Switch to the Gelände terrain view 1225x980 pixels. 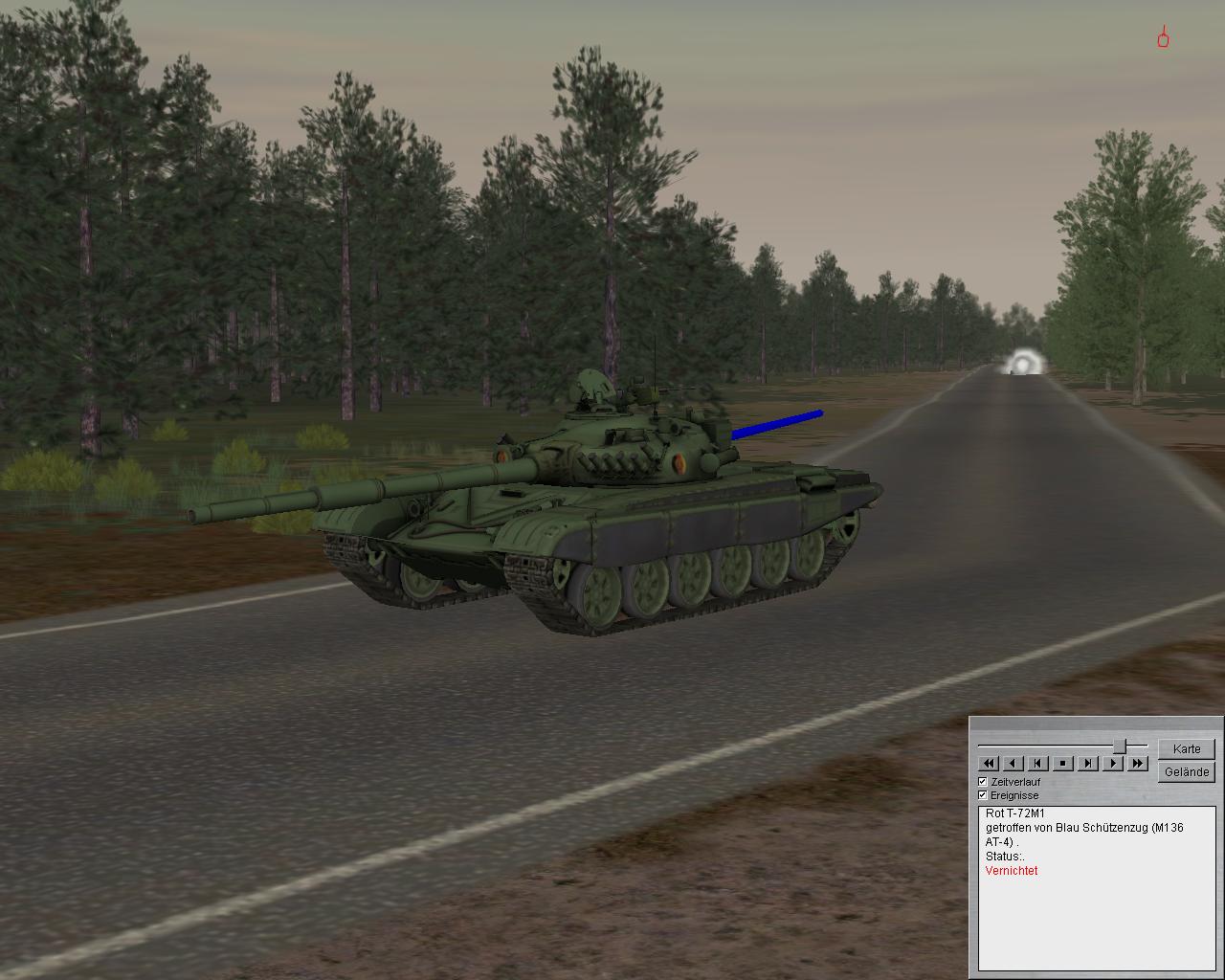click(x=1187, y=772)
